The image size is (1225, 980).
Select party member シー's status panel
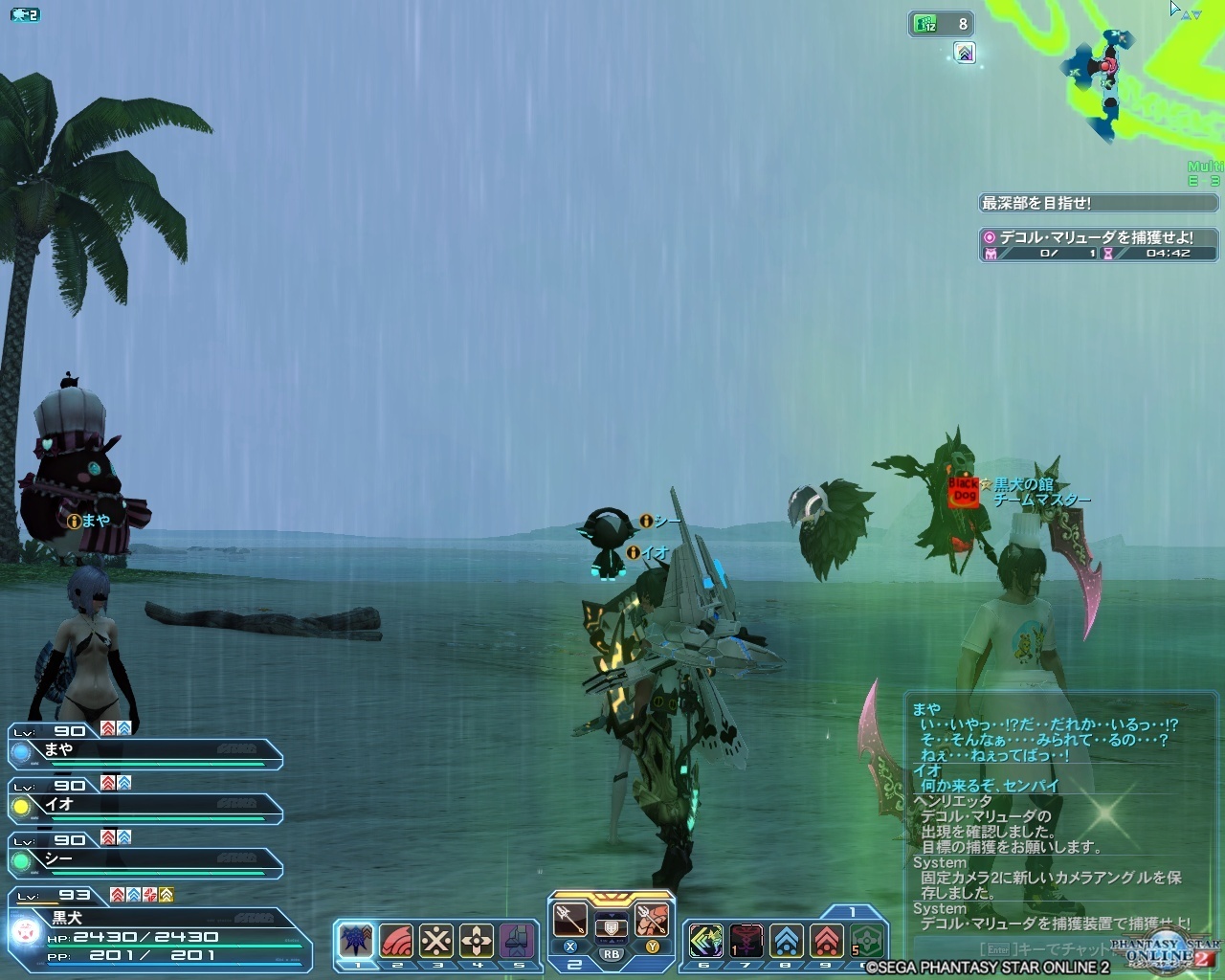(x=145, y=858)
